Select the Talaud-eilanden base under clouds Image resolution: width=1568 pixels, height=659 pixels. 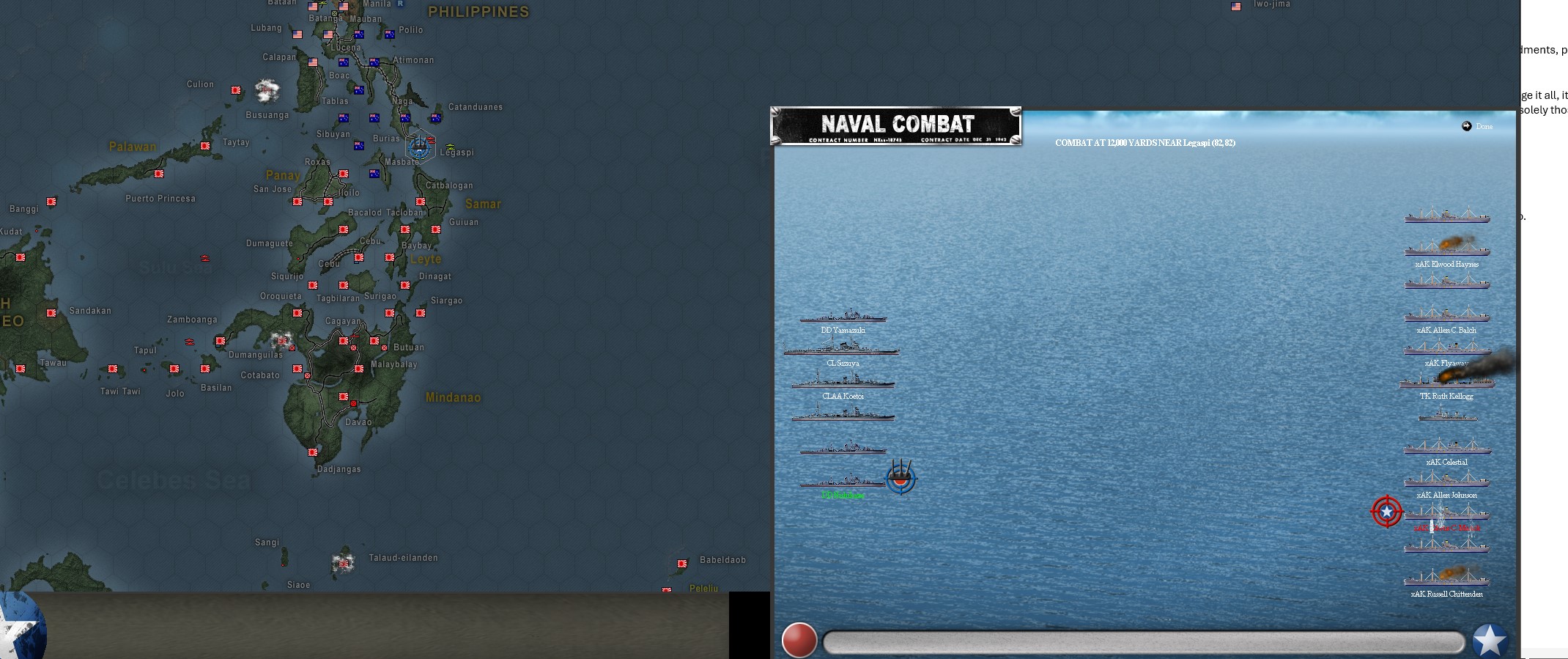click(343, 564)
